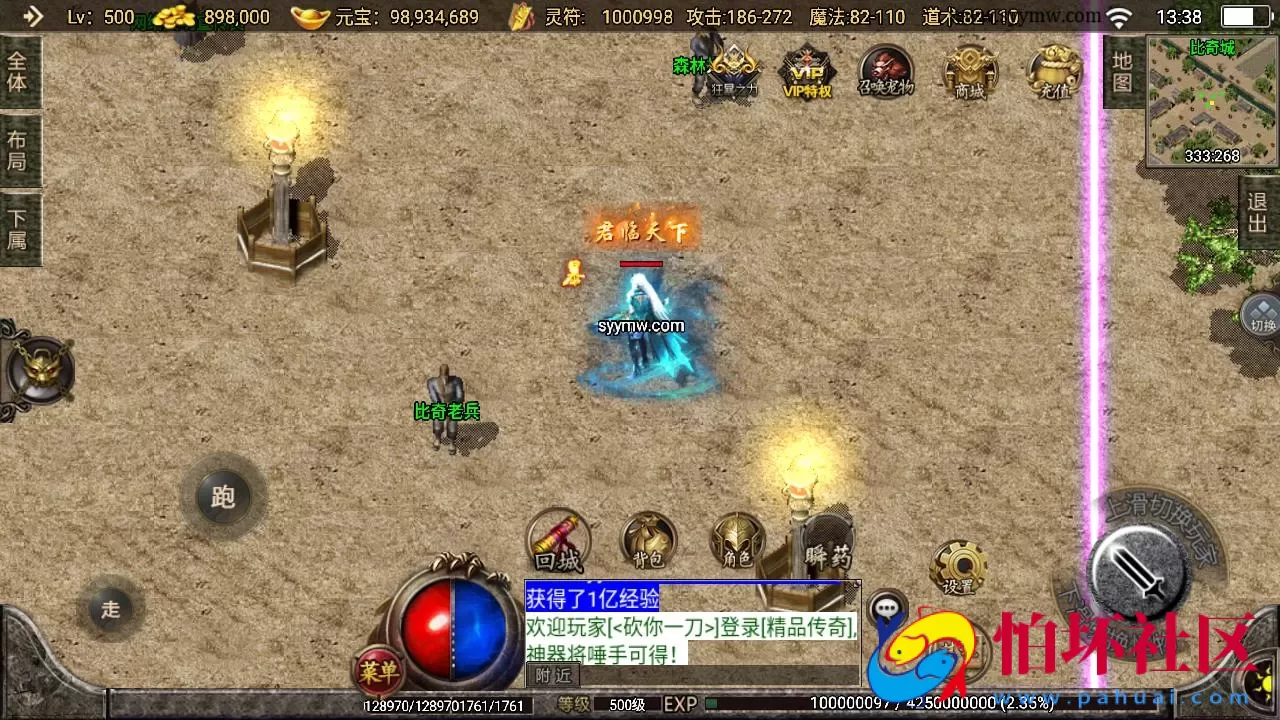Open the 召唤宠物 summon pet window
The width and height of the screenshot is (1280, 720).
pos(886,73)
